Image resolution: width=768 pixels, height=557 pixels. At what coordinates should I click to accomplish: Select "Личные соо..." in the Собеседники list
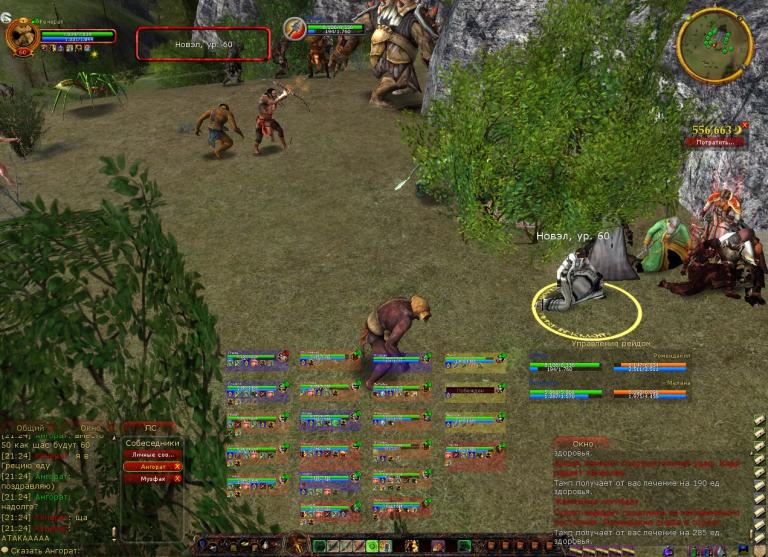click(x=152, y=454)
